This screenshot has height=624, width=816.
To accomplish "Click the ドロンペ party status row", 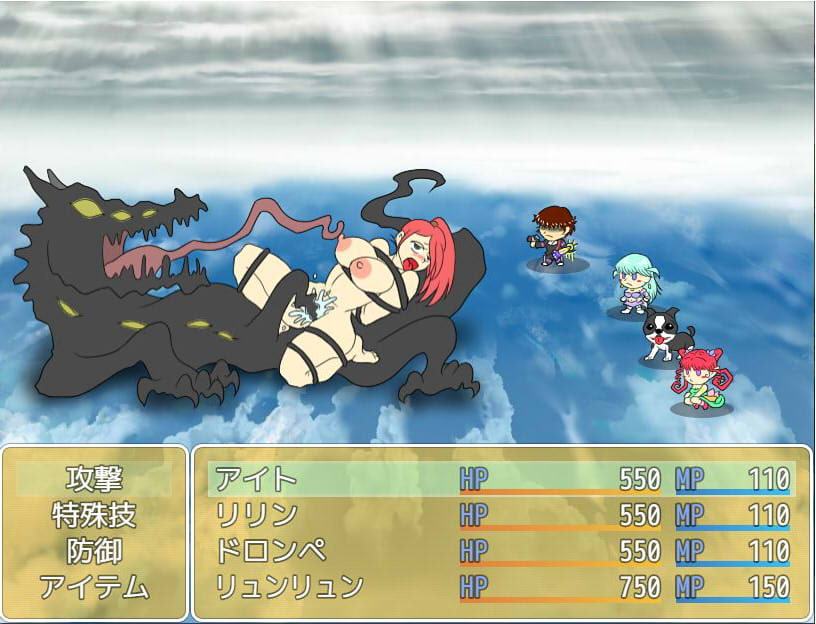I will (x=500, y=551).
